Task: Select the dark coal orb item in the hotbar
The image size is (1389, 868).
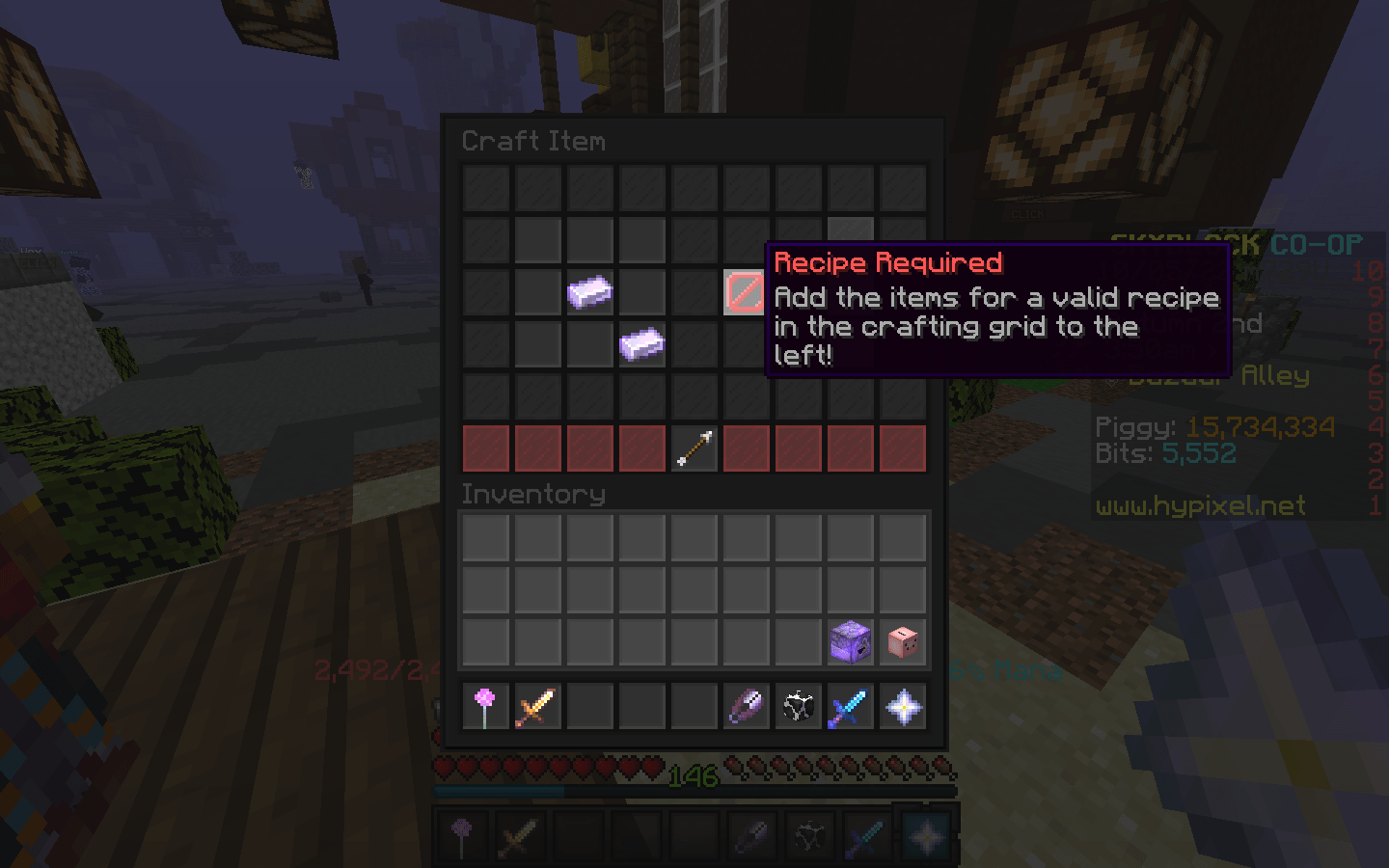Action: (798, 707)
